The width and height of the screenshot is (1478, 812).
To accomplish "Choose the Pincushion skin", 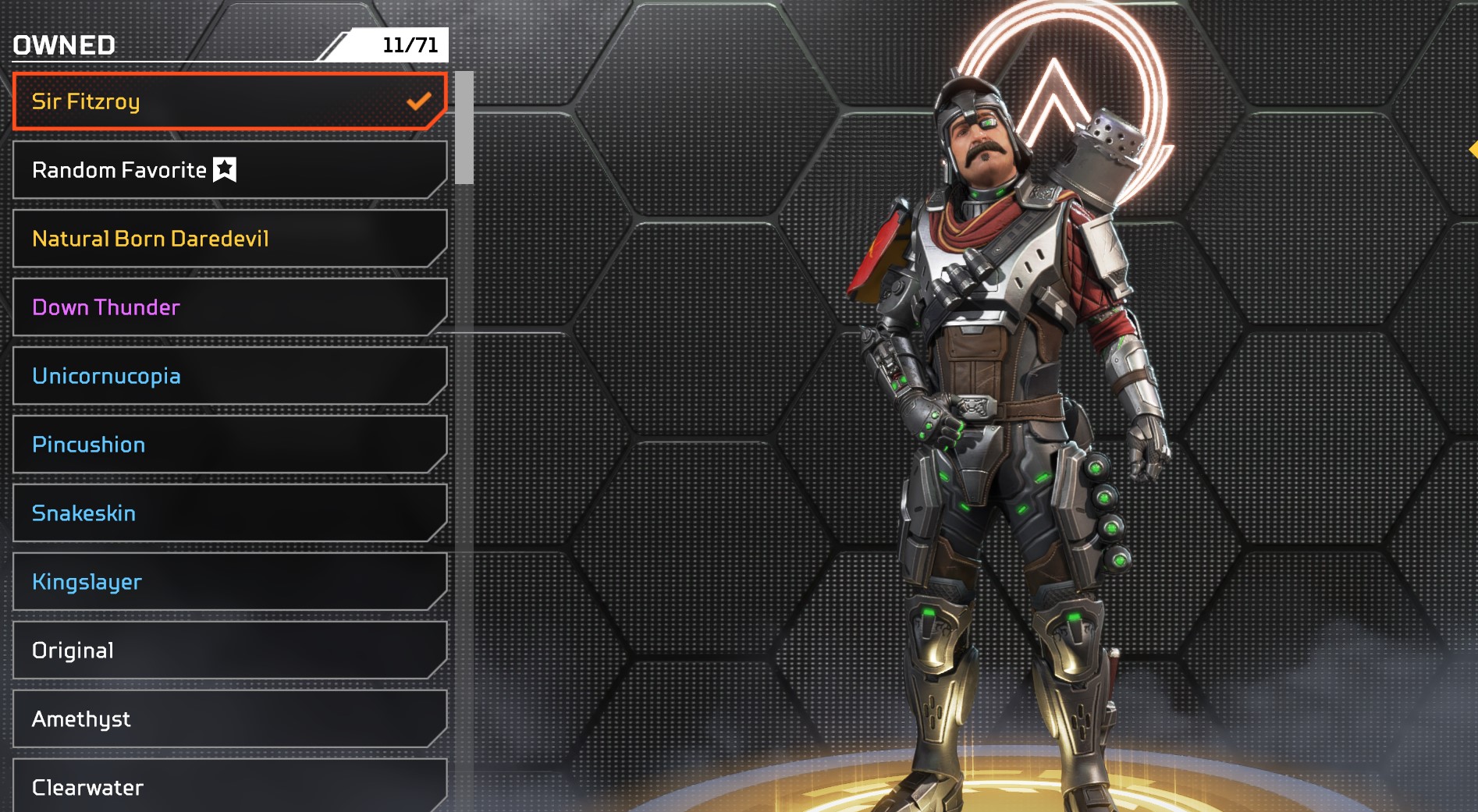I will point(229,445).
